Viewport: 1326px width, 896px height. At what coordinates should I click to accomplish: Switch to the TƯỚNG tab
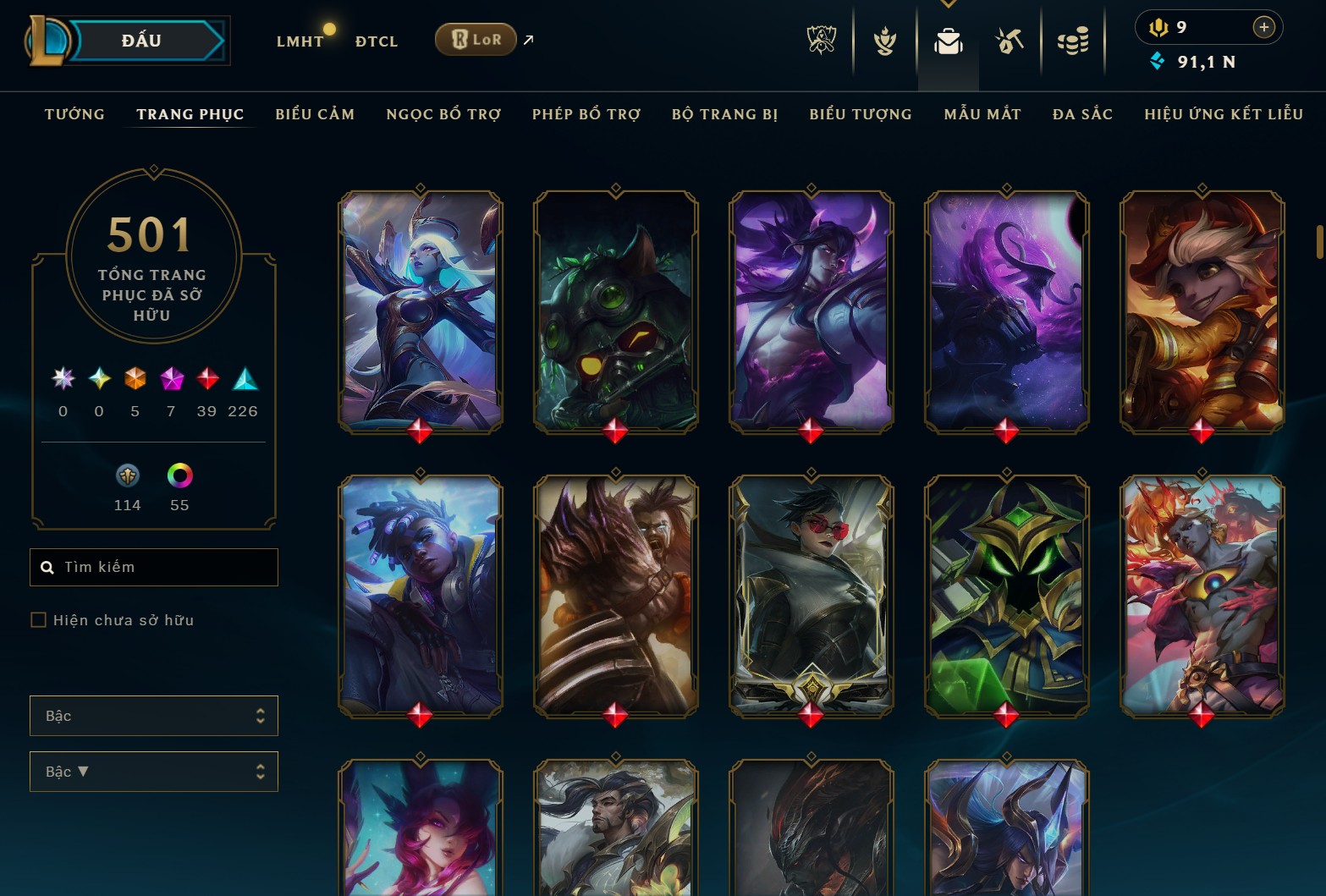pos(74,113)
